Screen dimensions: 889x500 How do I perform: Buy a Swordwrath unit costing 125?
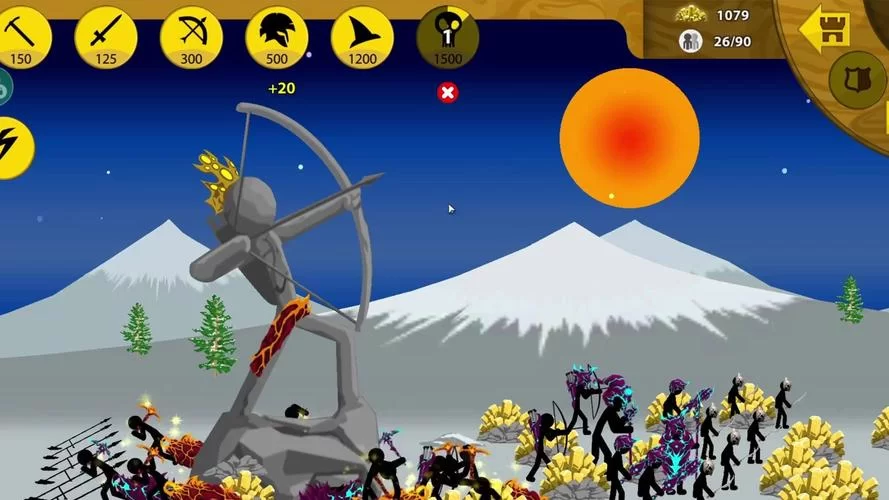(x=106, y=36)
